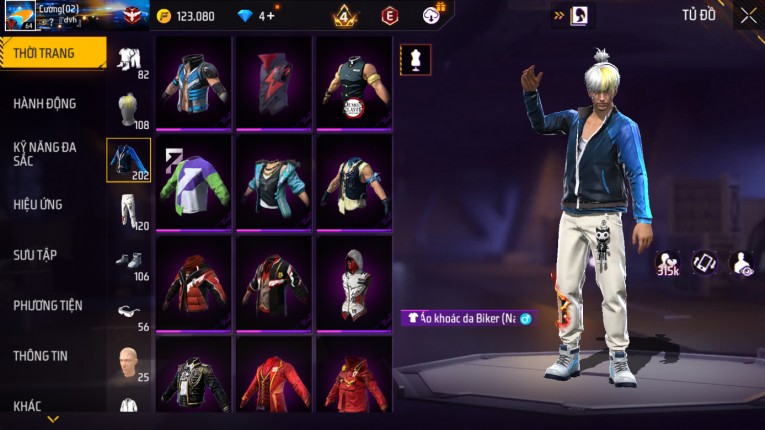Open the red E badge icon
Image resolution: width=765 pixels, height=430 pixels.
pyautogui.click(x=390, y=16)
